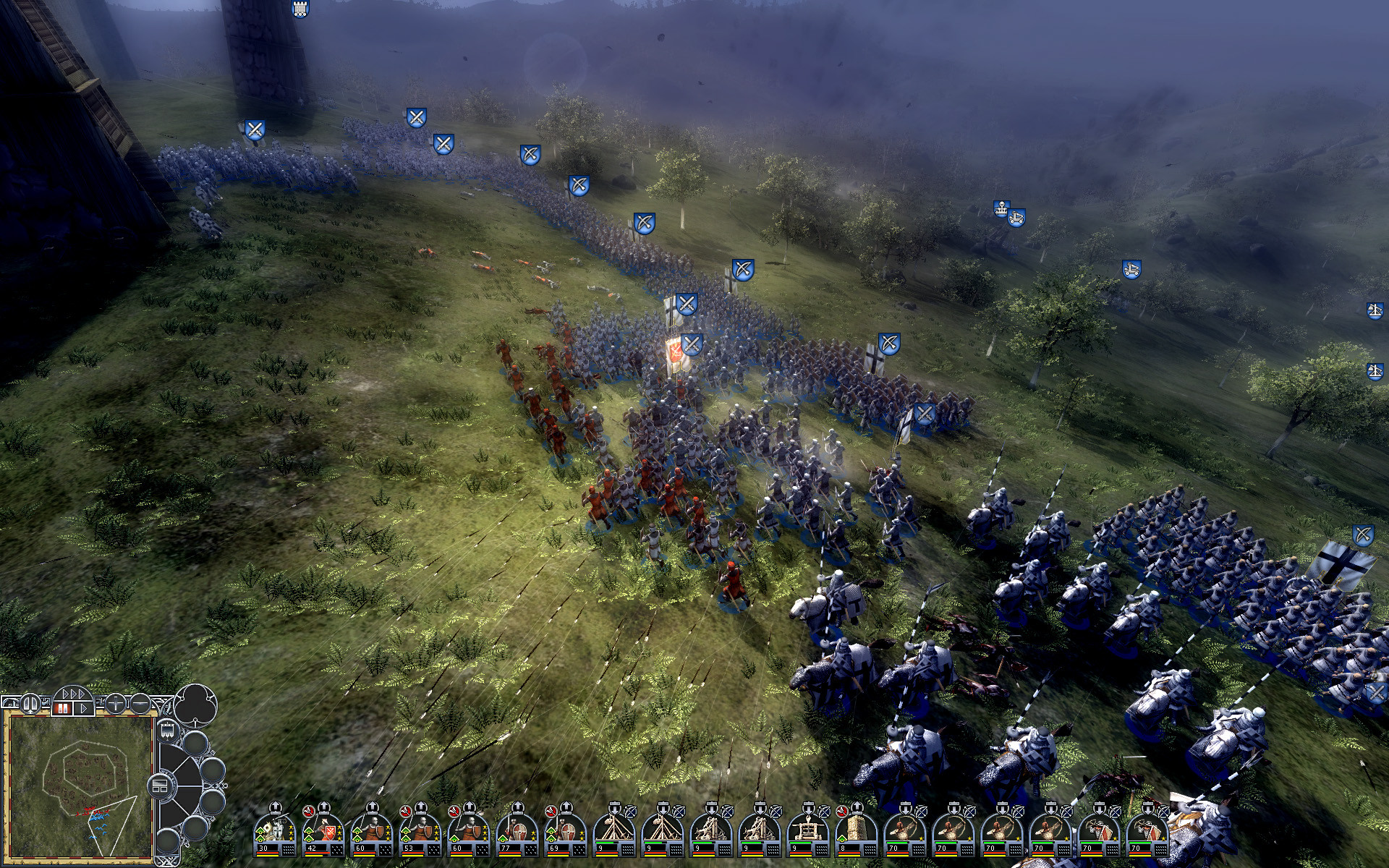Click the green upgrade arrow on the strength-60 card

pyautogui.click(x=356, y=833)
